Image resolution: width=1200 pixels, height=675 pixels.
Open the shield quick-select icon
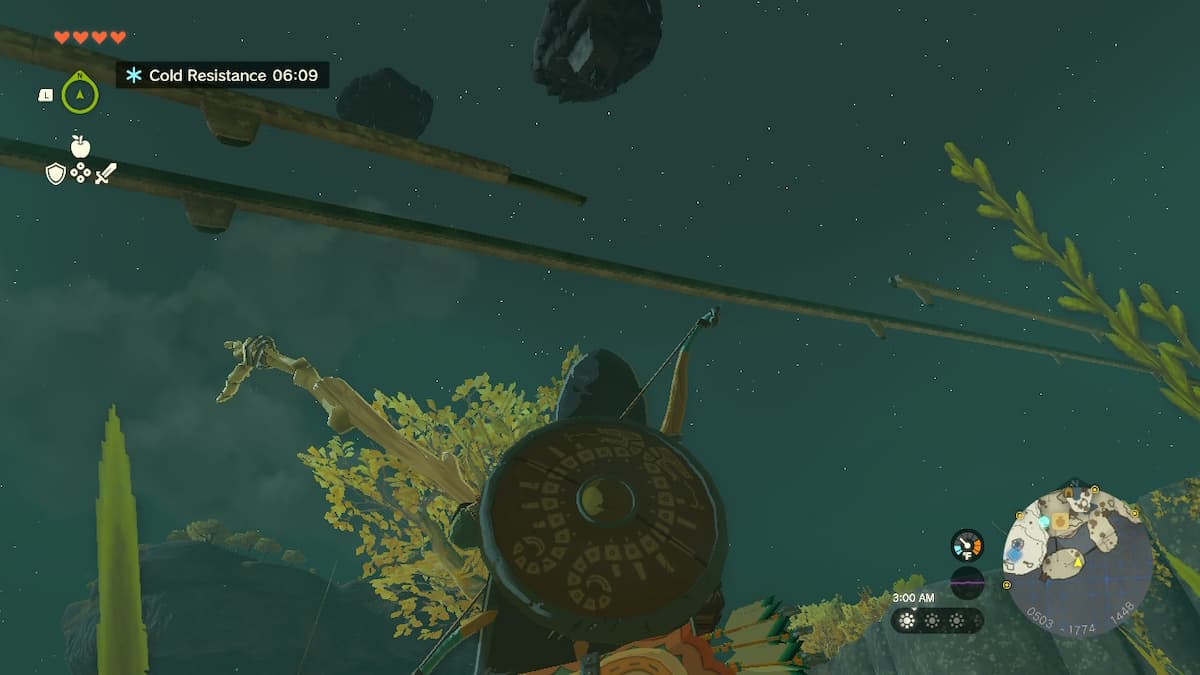click(56, 174)
